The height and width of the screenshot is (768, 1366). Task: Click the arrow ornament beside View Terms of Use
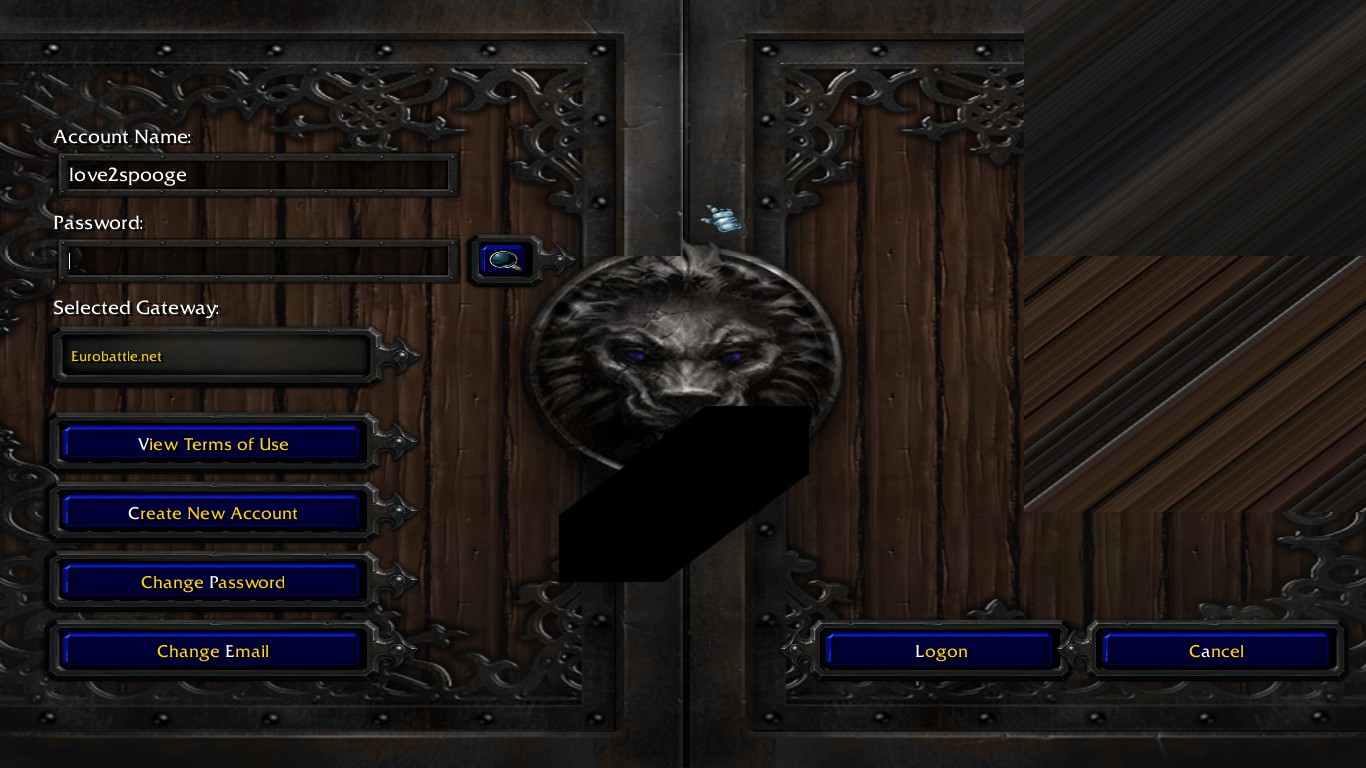tap(396, 443)
